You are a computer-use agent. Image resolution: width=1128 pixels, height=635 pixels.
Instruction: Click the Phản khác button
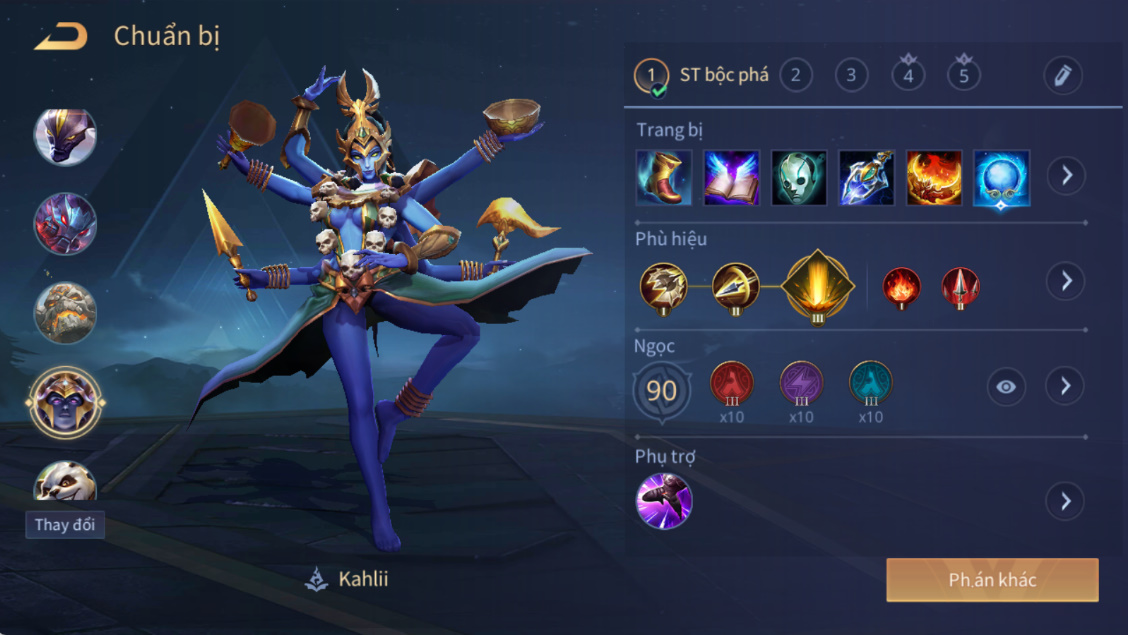992,580
